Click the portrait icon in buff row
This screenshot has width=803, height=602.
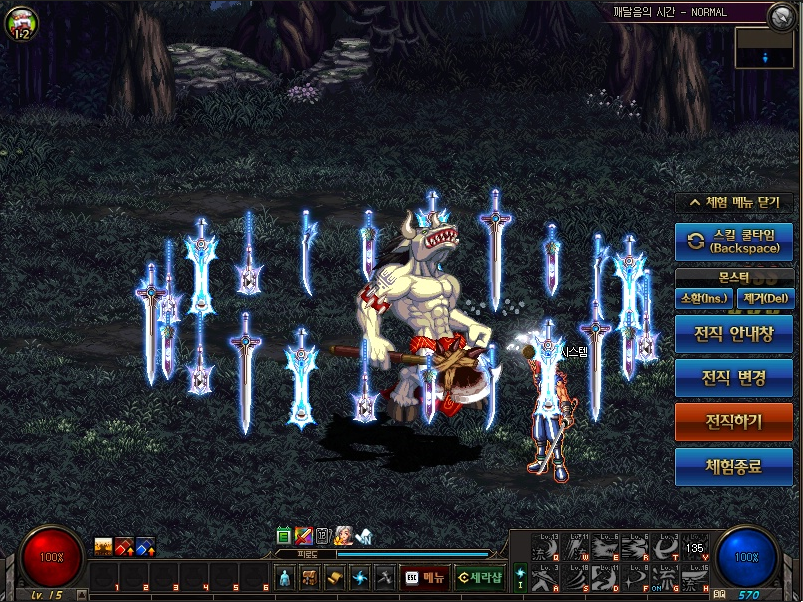[344, 536]
